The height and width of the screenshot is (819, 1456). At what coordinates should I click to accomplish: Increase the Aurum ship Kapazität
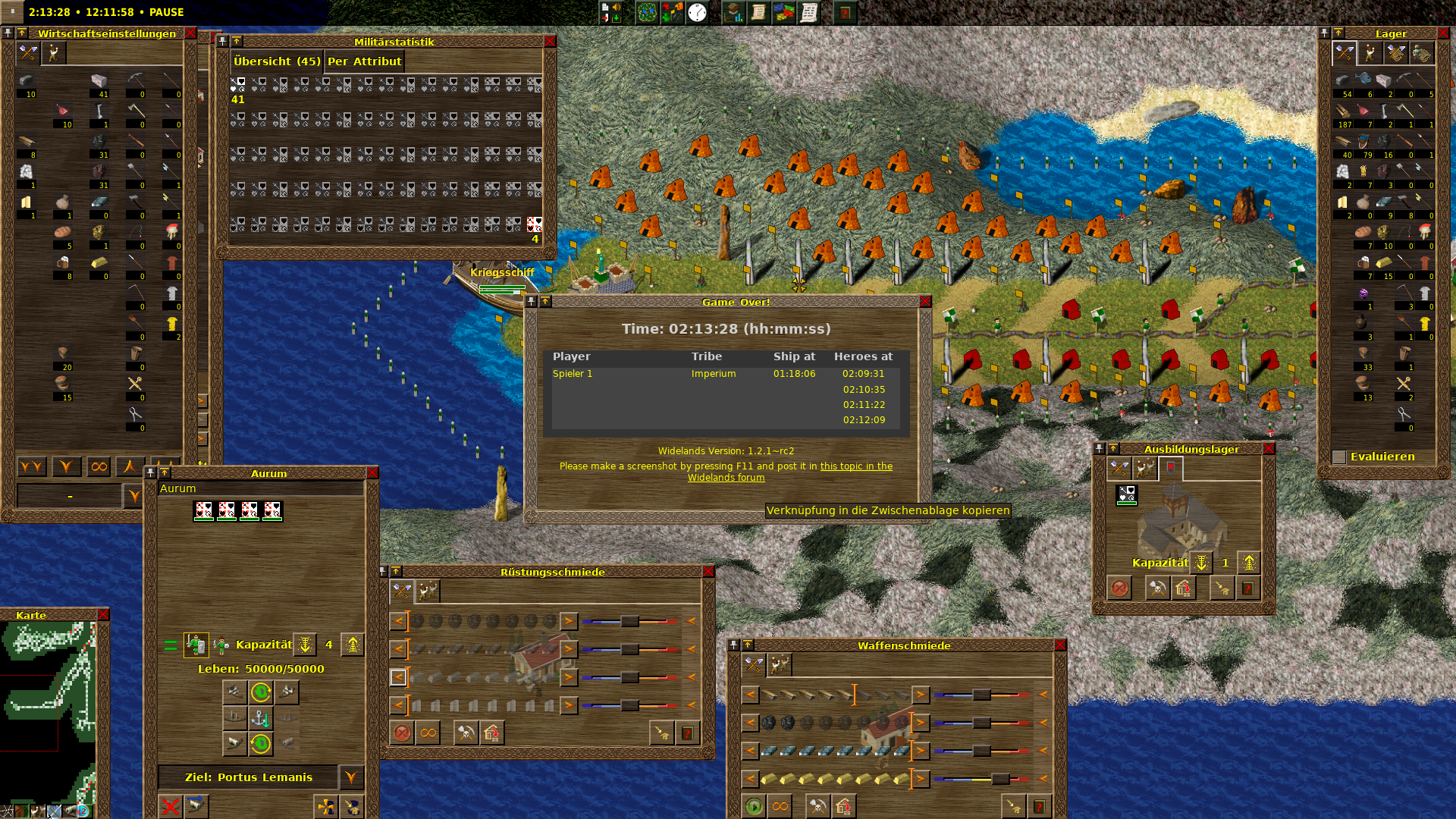pyautogui.click(x=352, y=645)
